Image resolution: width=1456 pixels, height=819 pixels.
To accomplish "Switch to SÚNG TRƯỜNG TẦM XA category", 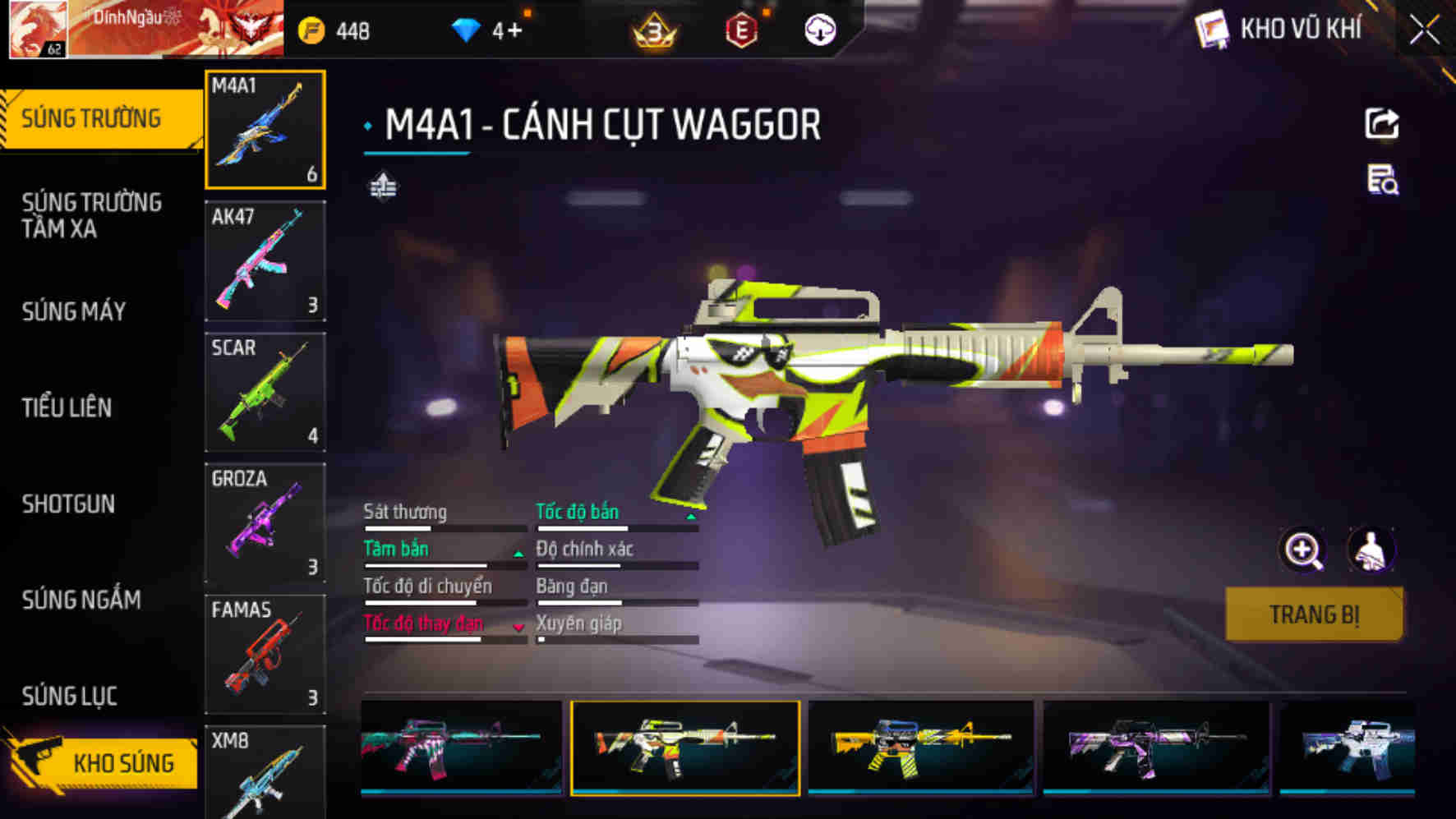I will 91,215.
